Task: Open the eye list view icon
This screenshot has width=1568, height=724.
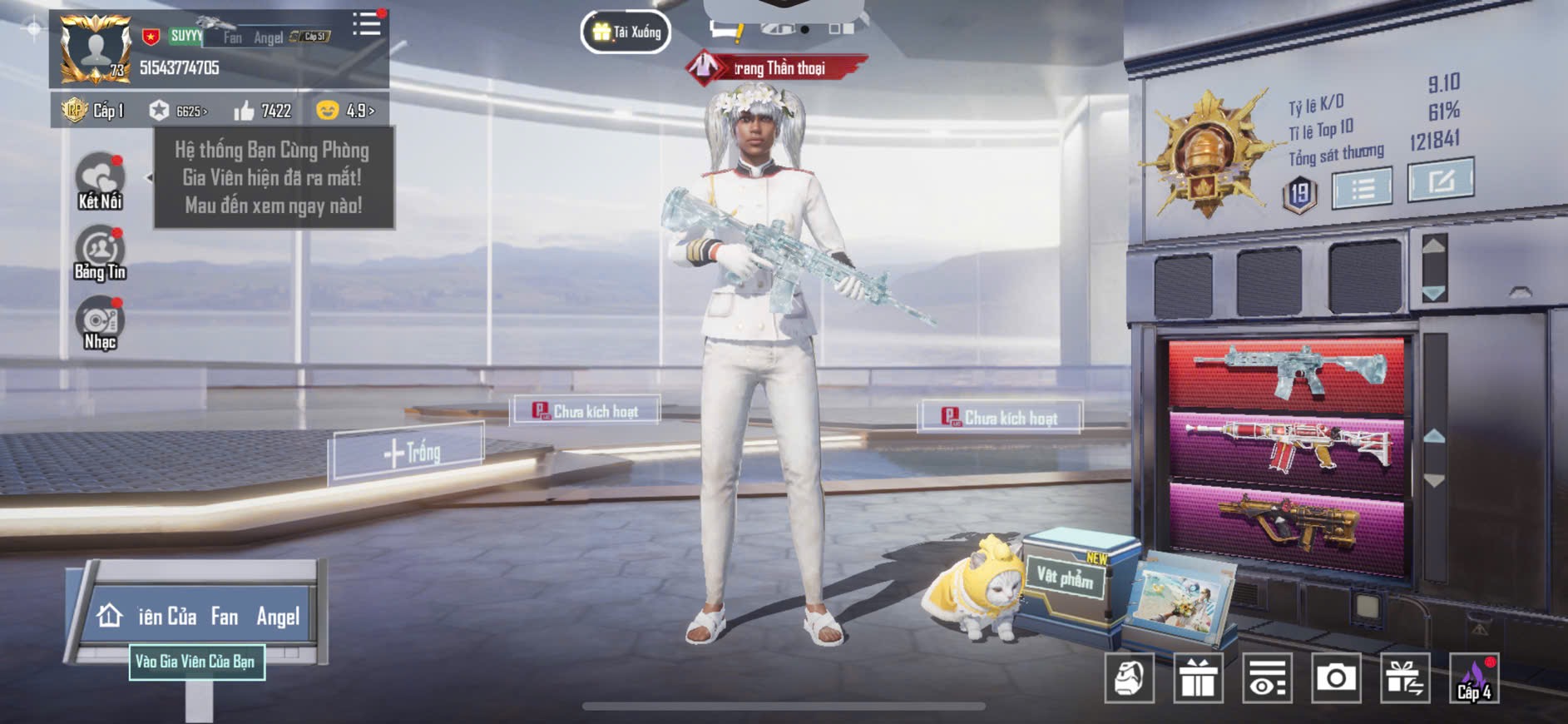Action: (x=1267, y=678)
